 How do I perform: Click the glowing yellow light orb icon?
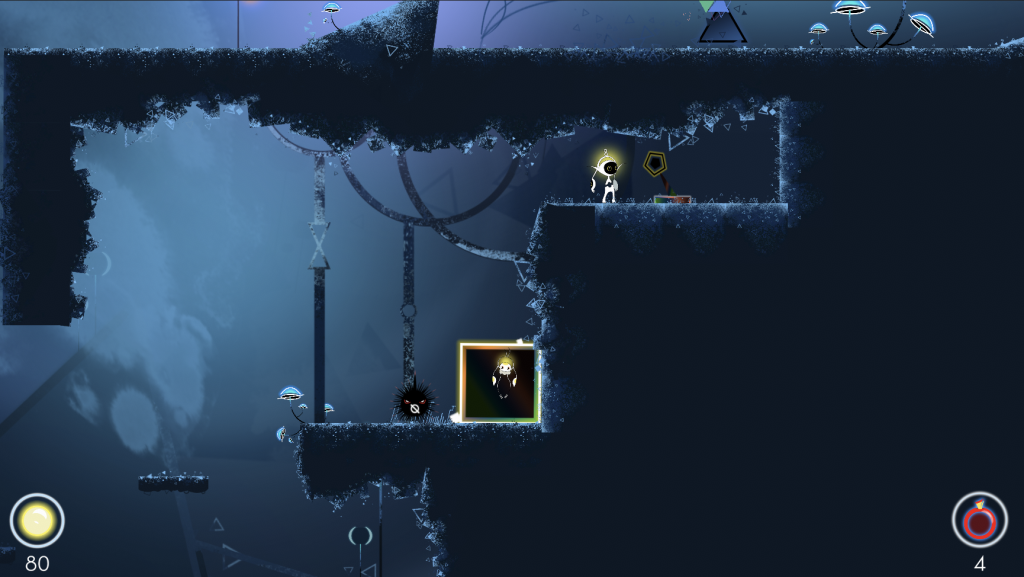tap(37, 521)
